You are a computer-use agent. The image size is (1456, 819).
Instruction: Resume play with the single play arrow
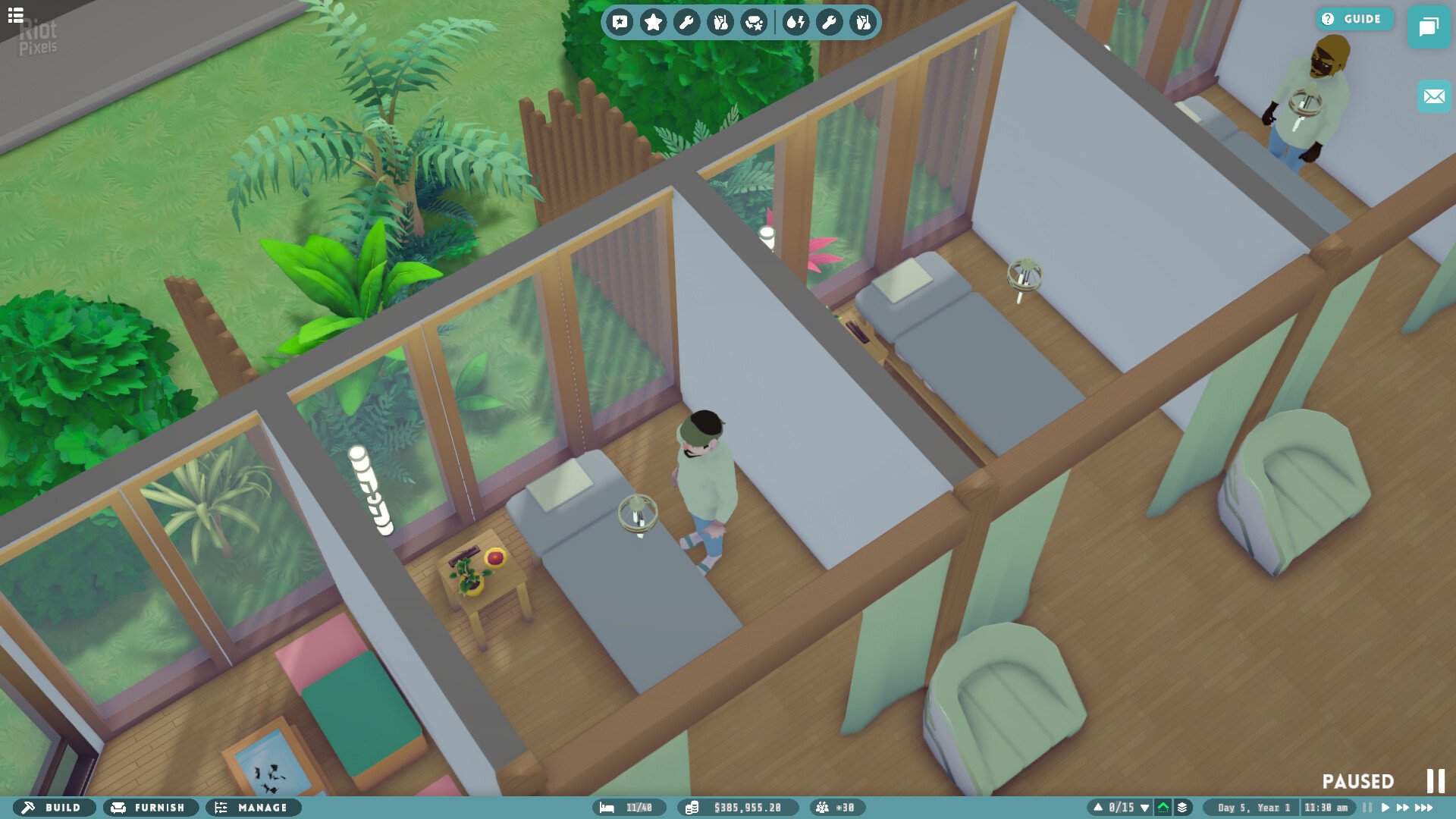(x=1385, y=807)
